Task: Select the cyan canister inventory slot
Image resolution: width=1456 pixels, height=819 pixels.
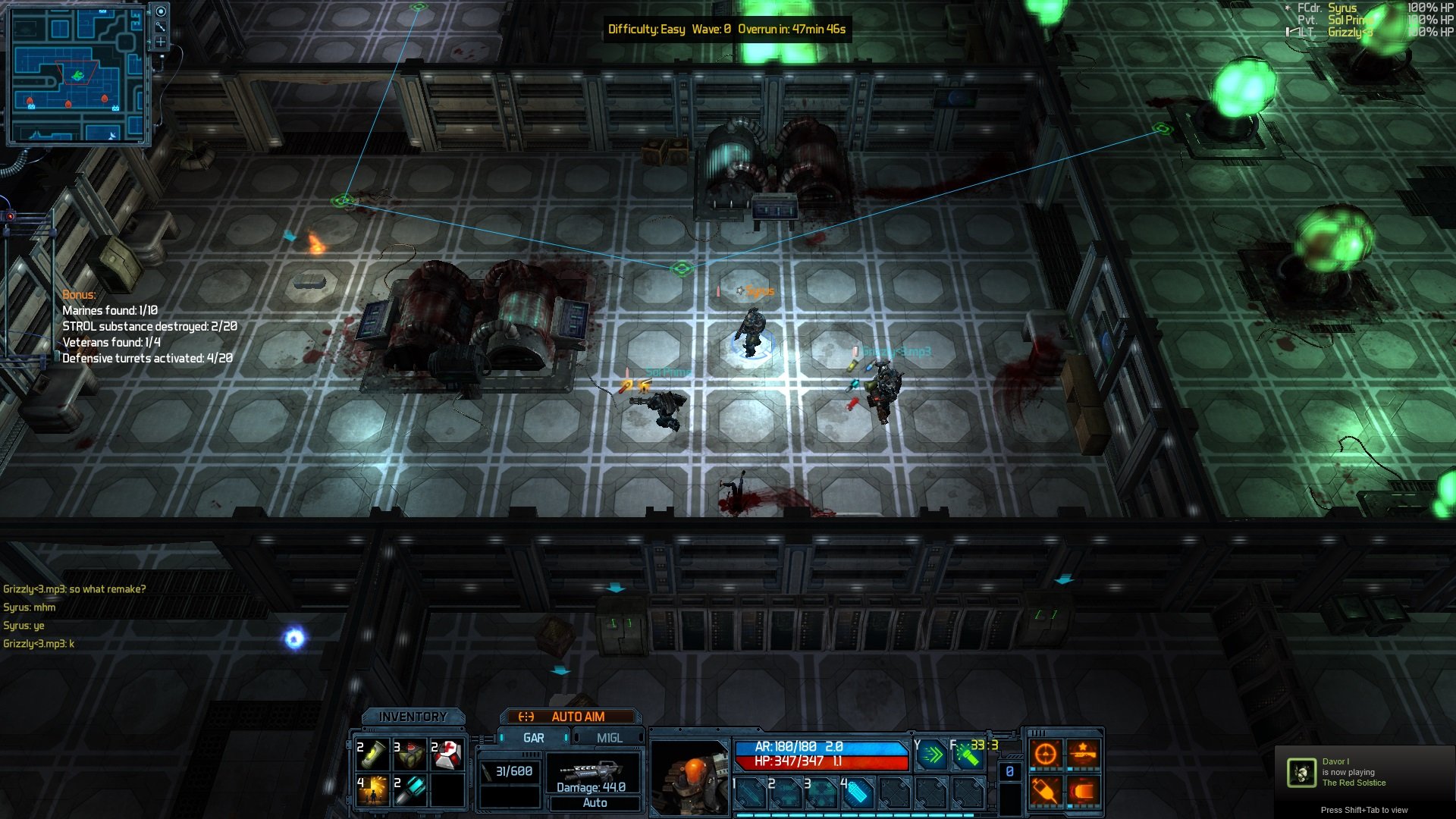Action: 410,790
